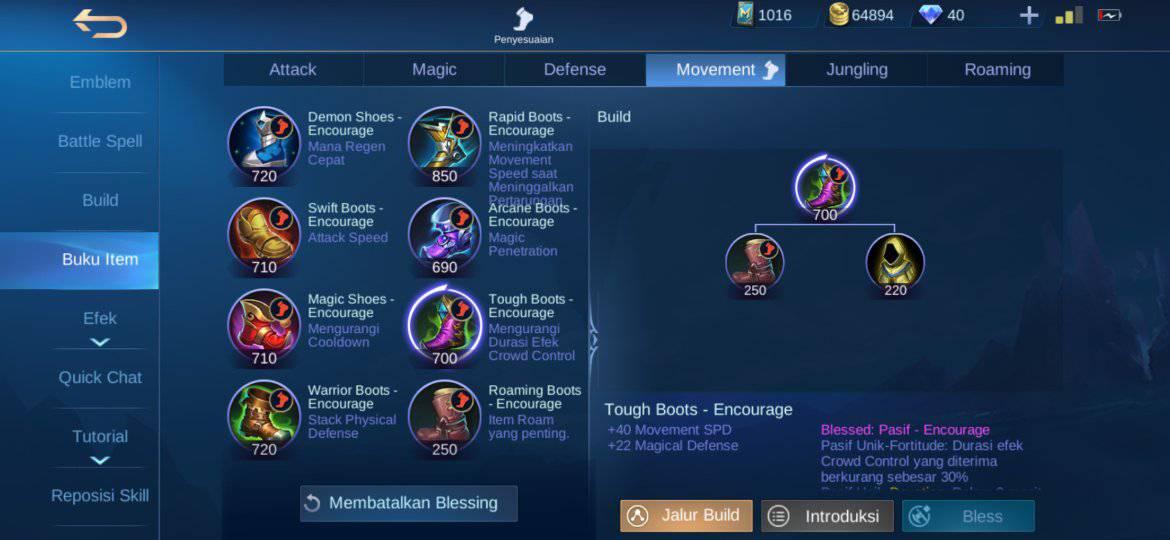Viewport: 1170px width, 540px height.
Task: Pick Arcane Boots - Encourage item
Action: click(444, 234)
